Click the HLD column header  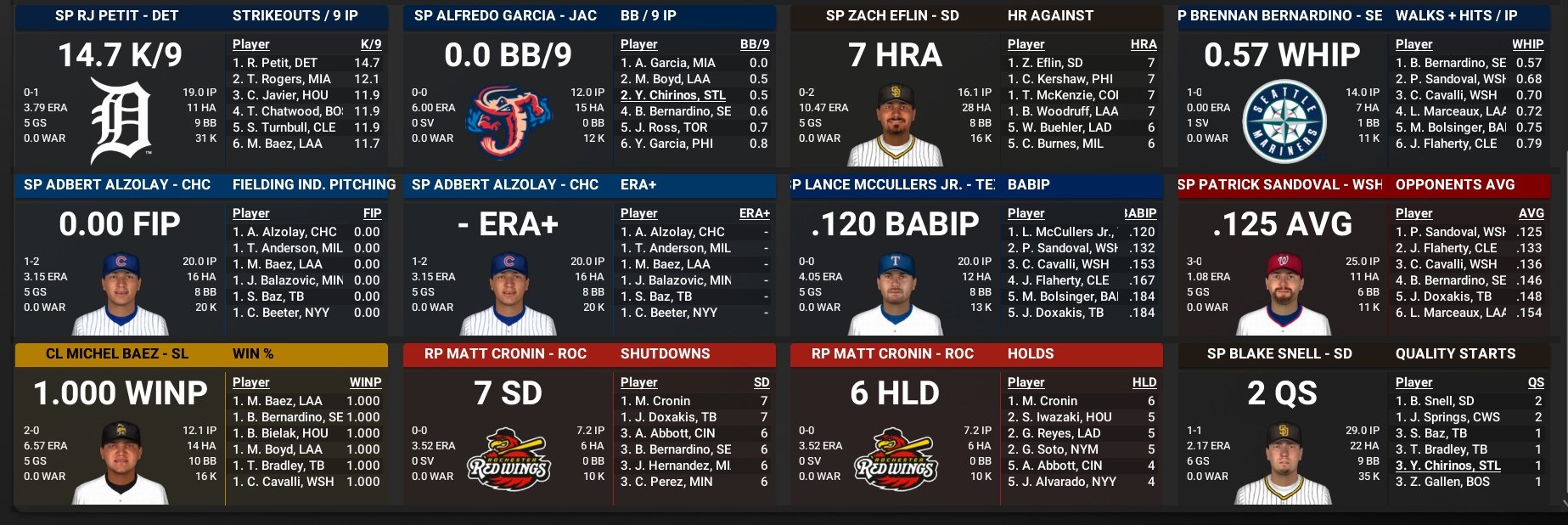pyautogui.click(x=1144, y=382)
